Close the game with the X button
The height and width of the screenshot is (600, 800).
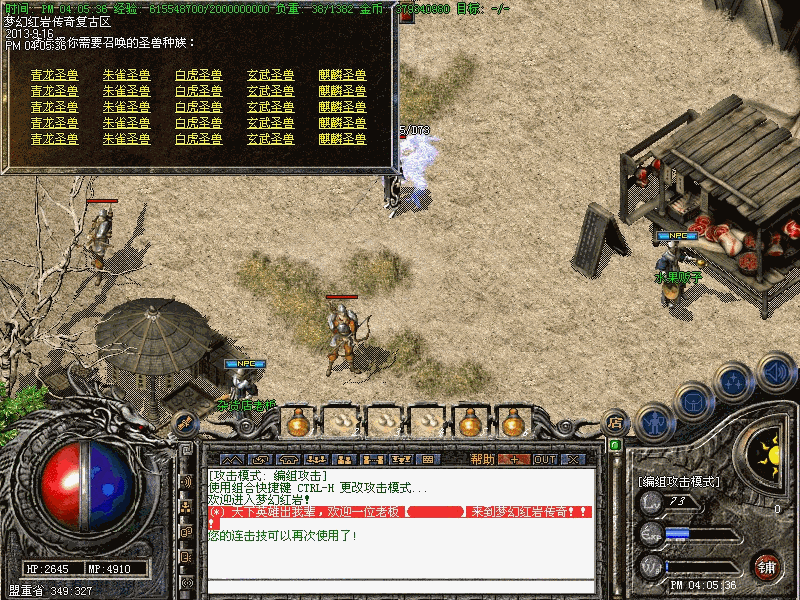point(573,459)
